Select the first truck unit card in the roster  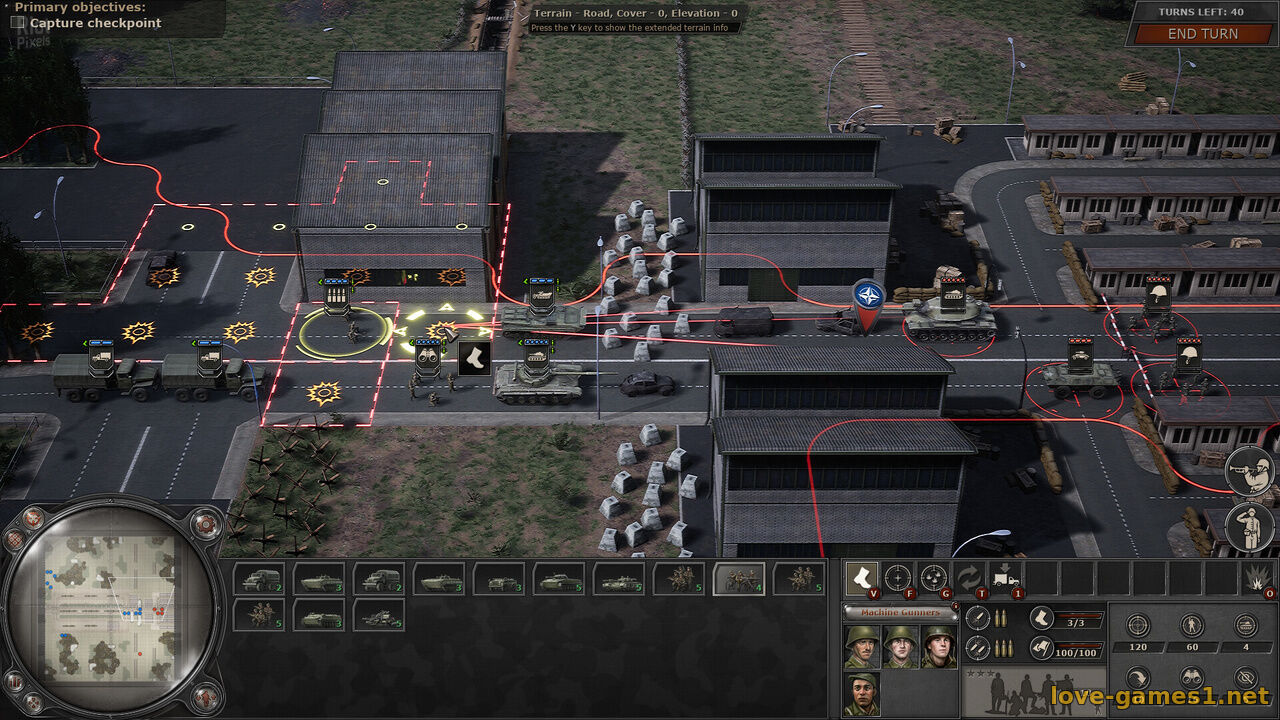(259, 578)
